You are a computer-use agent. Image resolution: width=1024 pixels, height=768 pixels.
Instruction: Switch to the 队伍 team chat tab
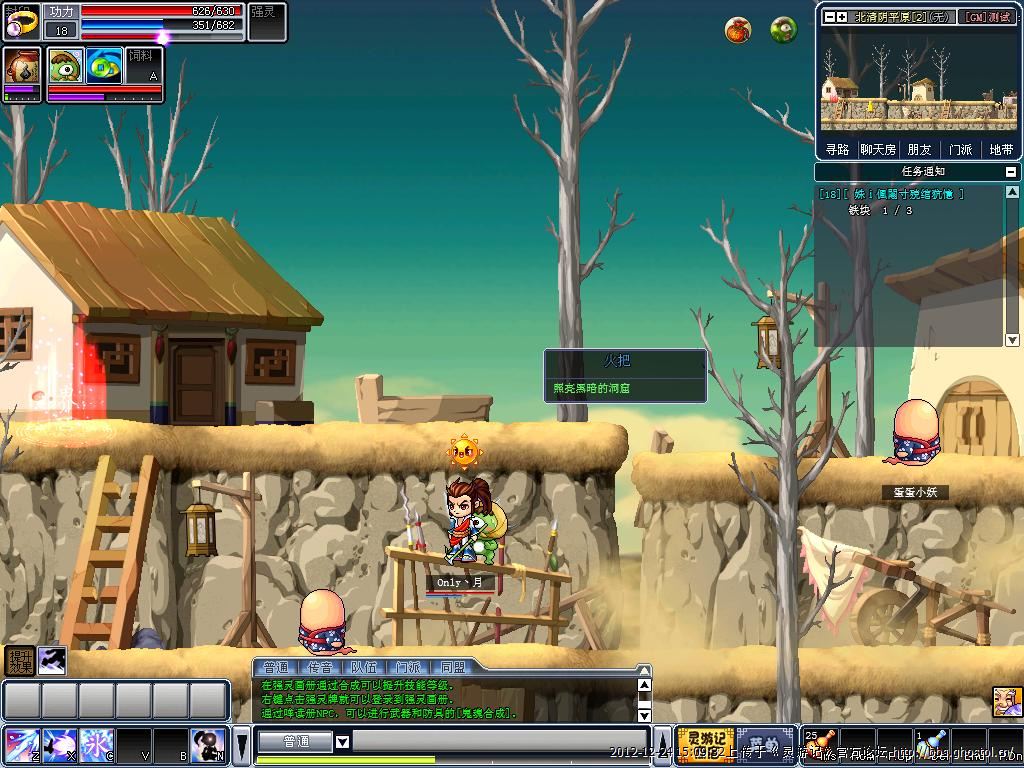pyautogui.click(x=364, y=667)
